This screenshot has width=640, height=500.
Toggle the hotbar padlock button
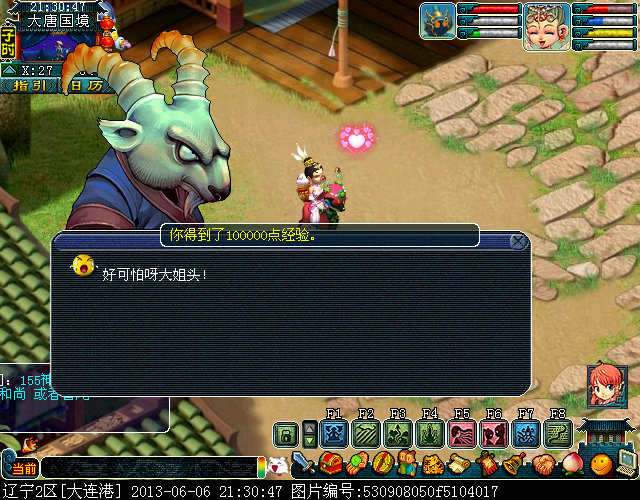(287, 434)
